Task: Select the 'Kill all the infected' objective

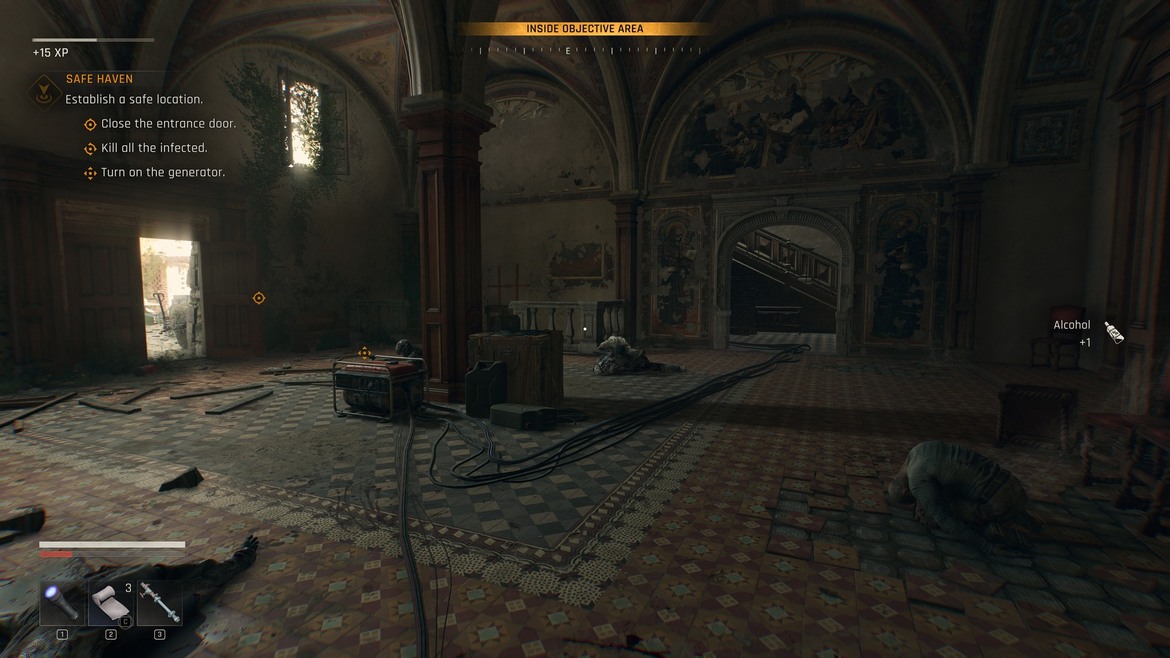Action: (154, 148)
